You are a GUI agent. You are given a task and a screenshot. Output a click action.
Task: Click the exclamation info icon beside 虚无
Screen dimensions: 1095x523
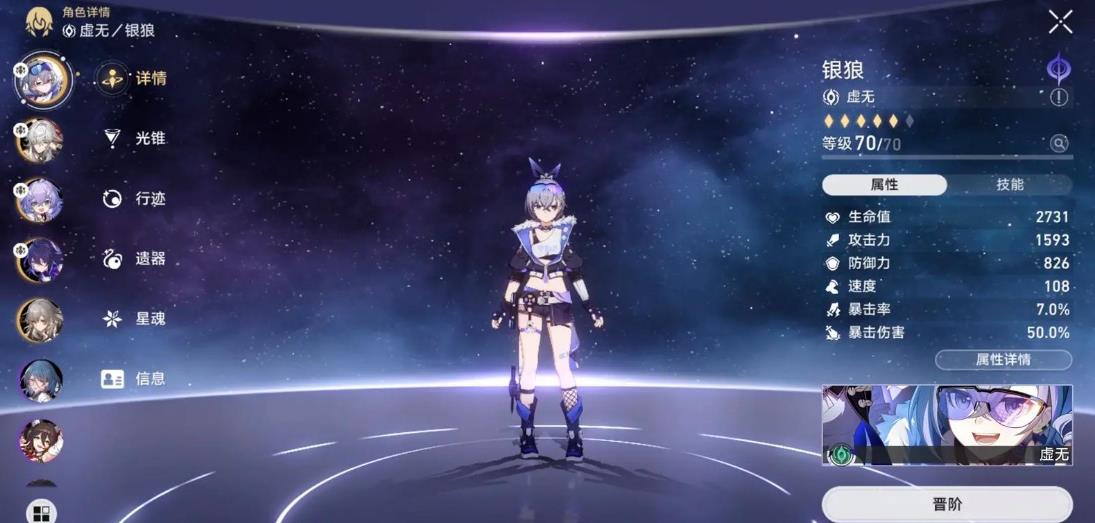pyautogui.click(x=1058, y=97)
